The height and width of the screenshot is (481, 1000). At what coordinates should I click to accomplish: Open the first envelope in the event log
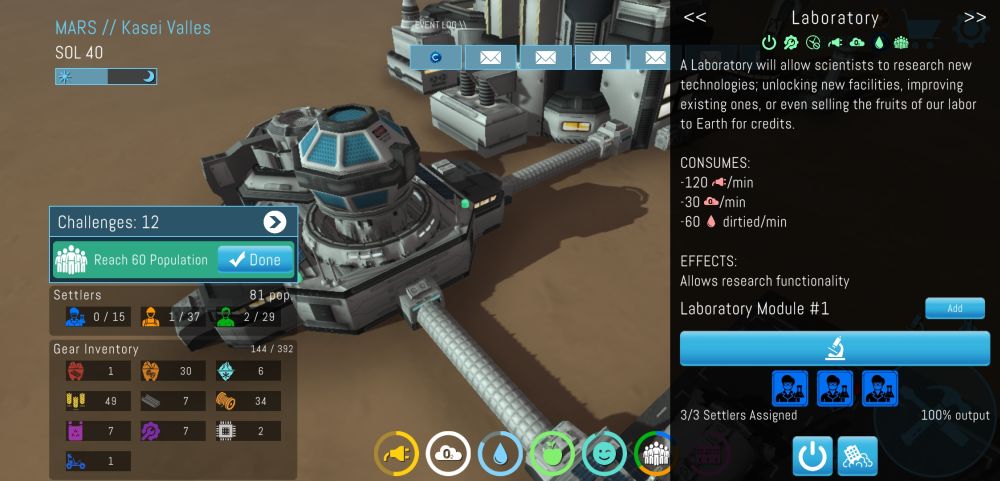pyautogui.click(x=490, y=57)
